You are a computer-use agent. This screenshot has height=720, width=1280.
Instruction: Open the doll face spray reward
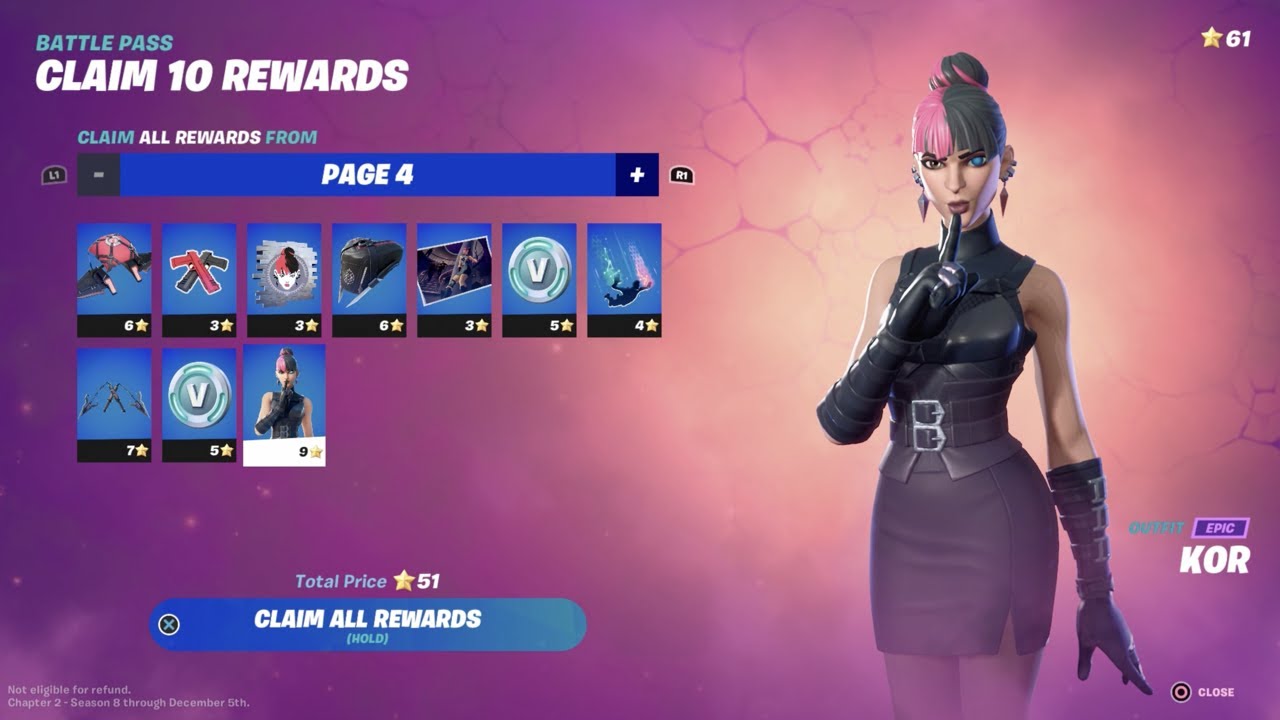coord(282,275)
